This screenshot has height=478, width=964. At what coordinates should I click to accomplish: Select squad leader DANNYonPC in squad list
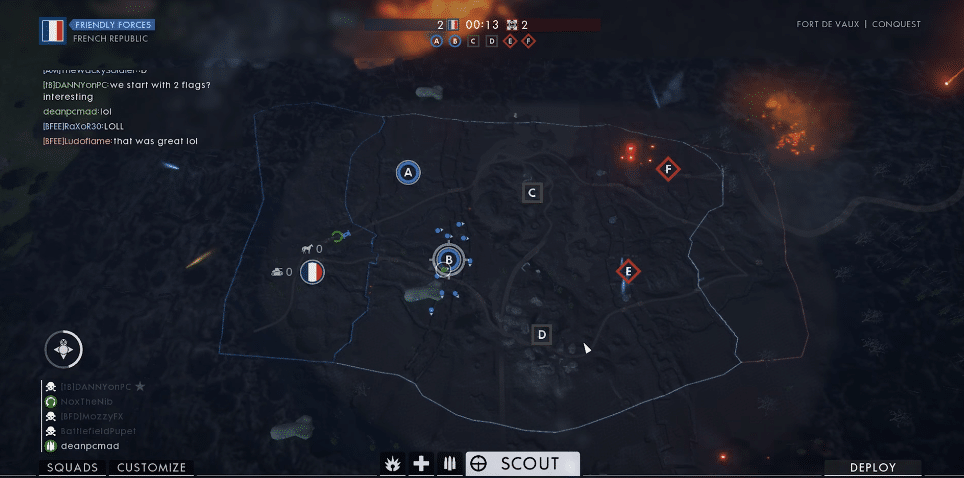(95, 386)
